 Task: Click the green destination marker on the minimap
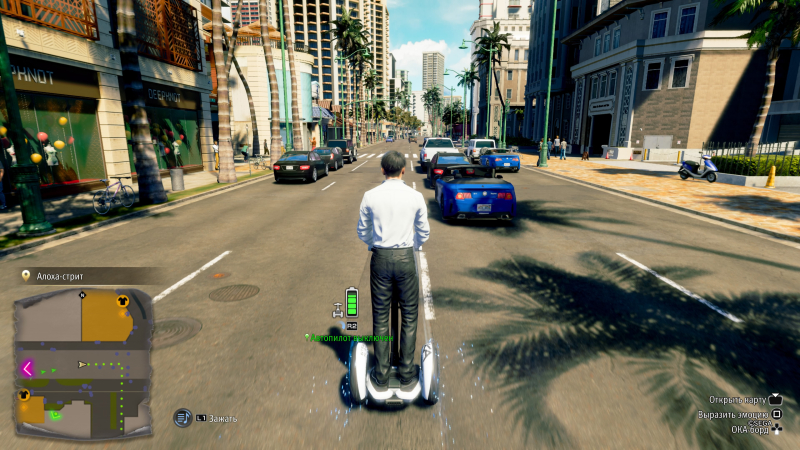pos(56,413)
